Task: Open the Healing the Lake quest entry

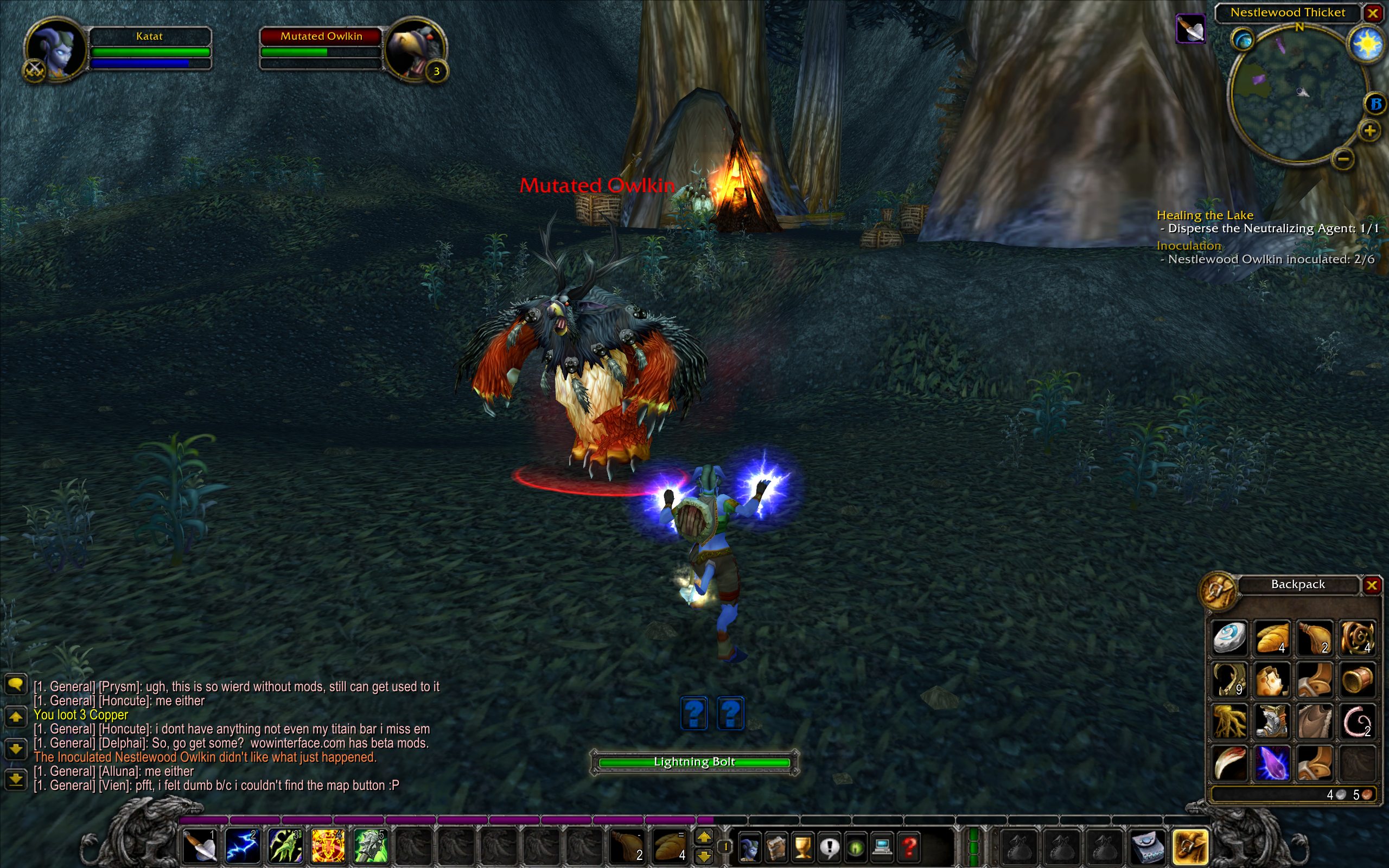Action: [1205, 215]
